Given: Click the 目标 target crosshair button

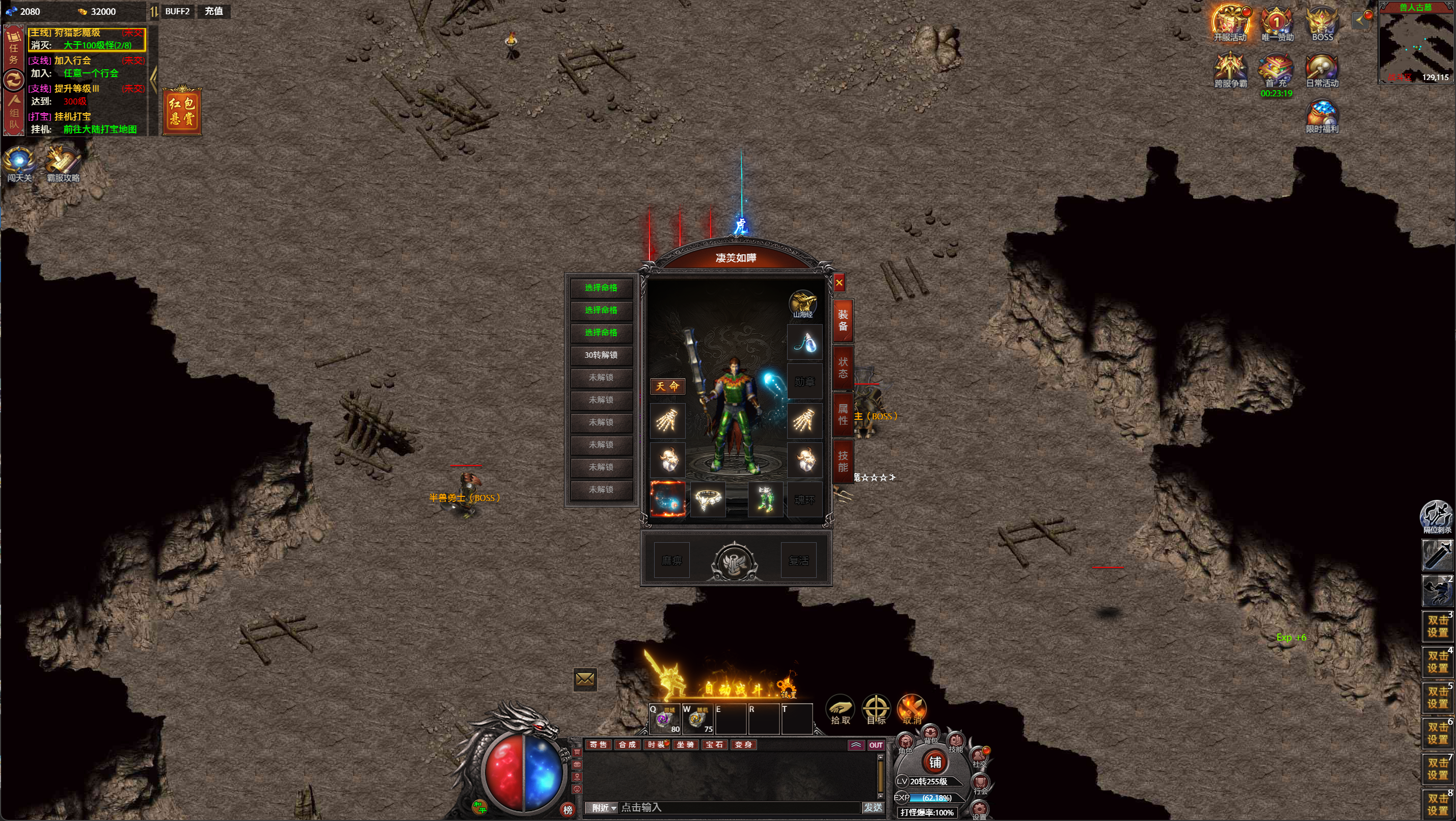Looking at the screenshot, I should tap(876, 709).
